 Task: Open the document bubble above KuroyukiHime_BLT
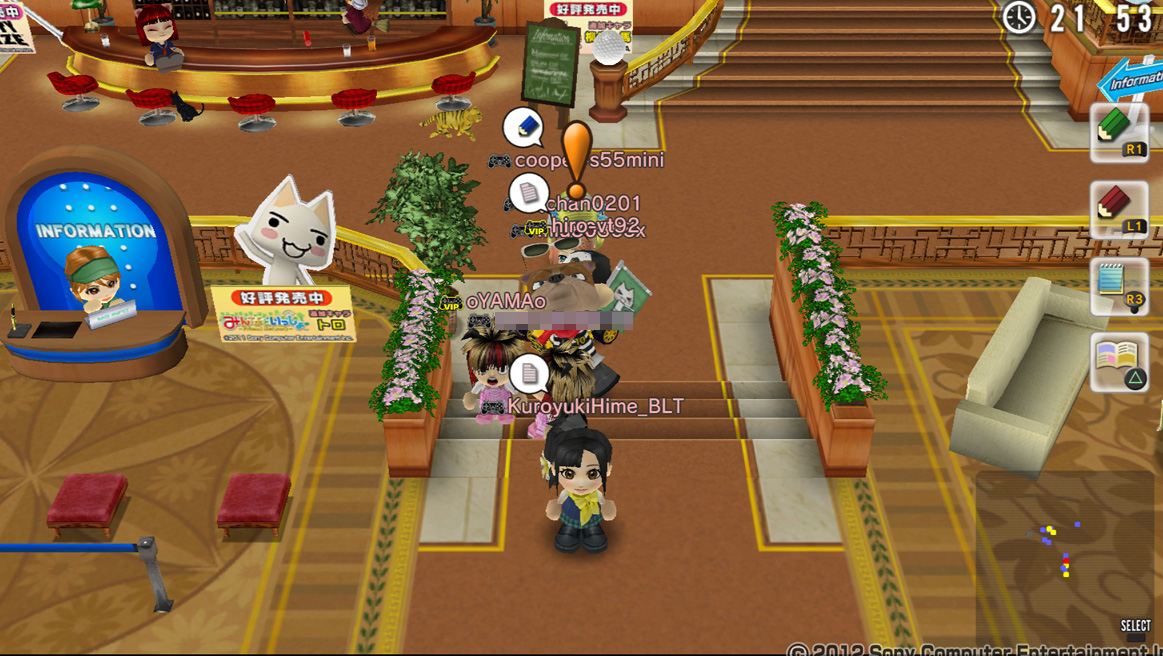529,374
